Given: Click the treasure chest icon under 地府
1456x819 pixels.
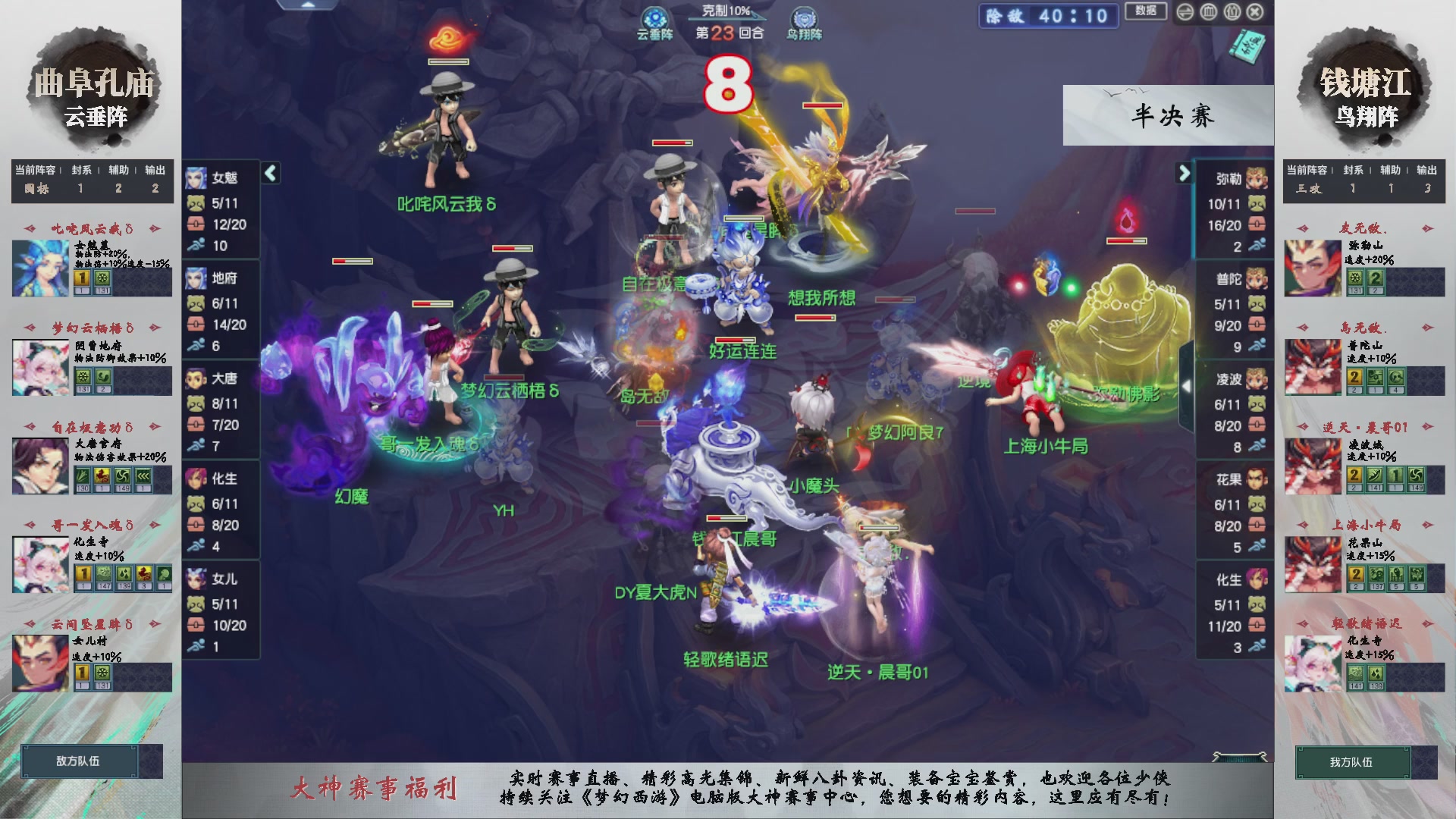Looking at the screenshot, I should coord(196,322).
